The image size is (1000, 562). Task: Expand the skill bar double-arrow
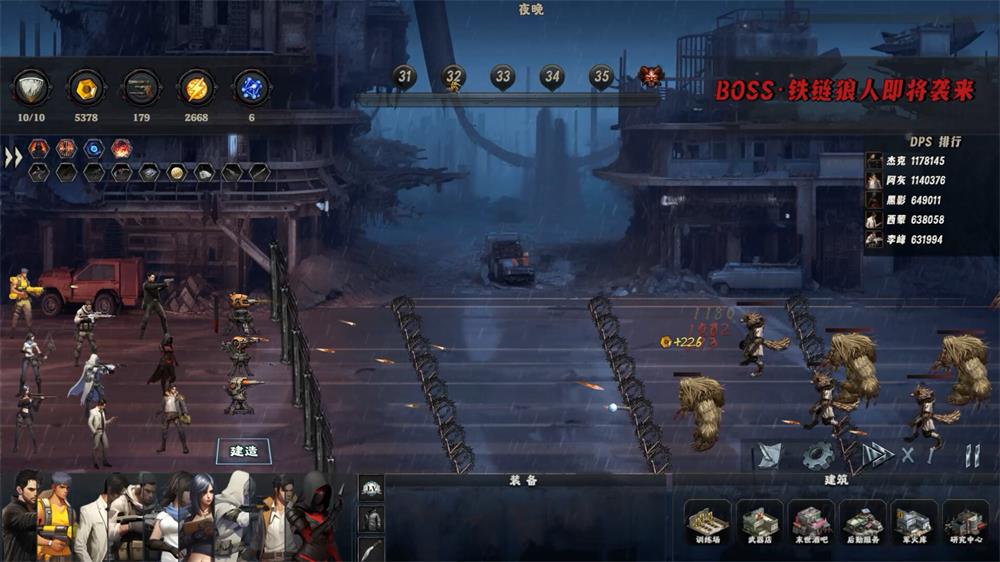coord(13,158)
